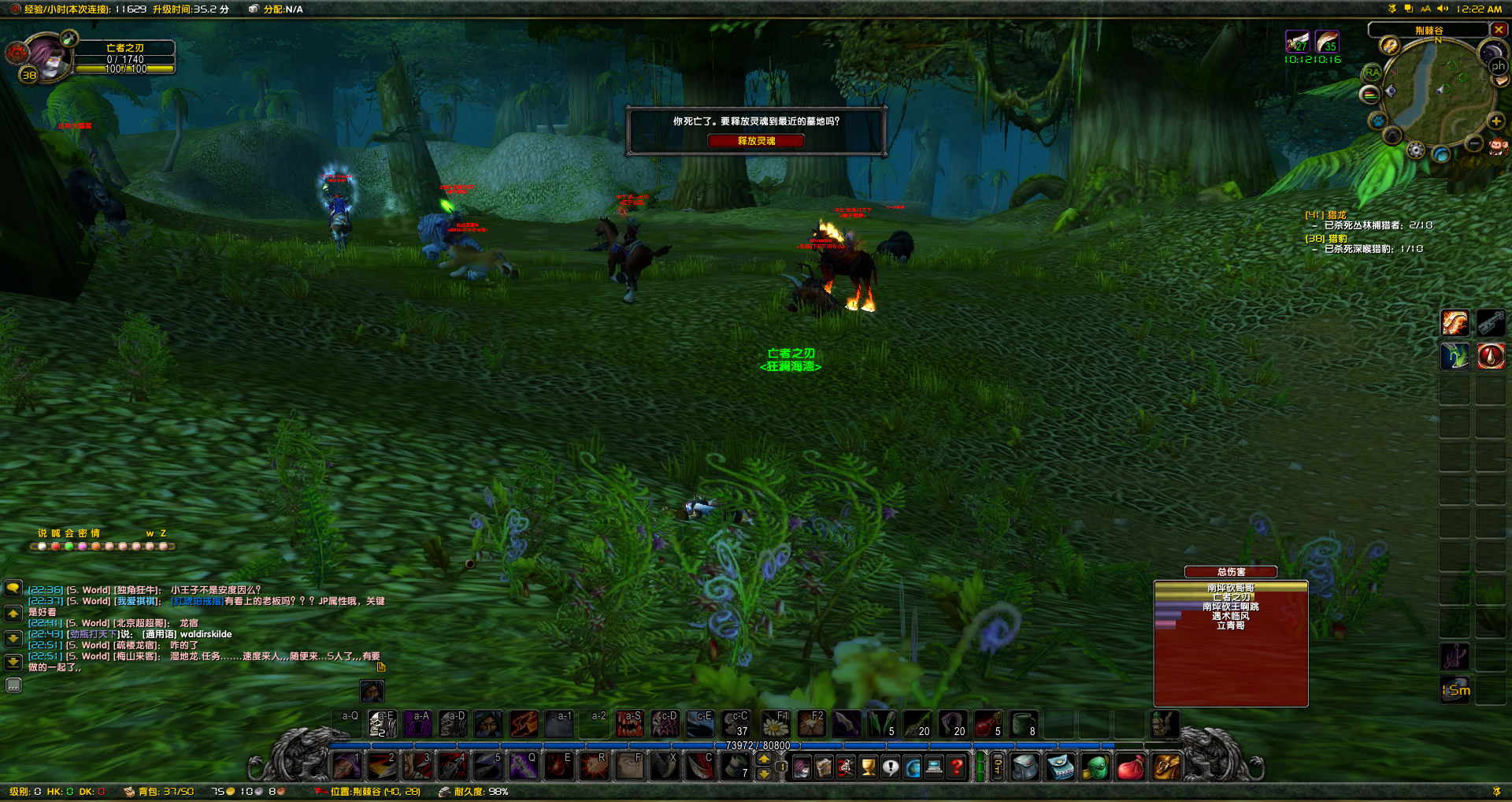Select the w chat tab
This screenshot has height=802, width=1512.
point(150,533)
